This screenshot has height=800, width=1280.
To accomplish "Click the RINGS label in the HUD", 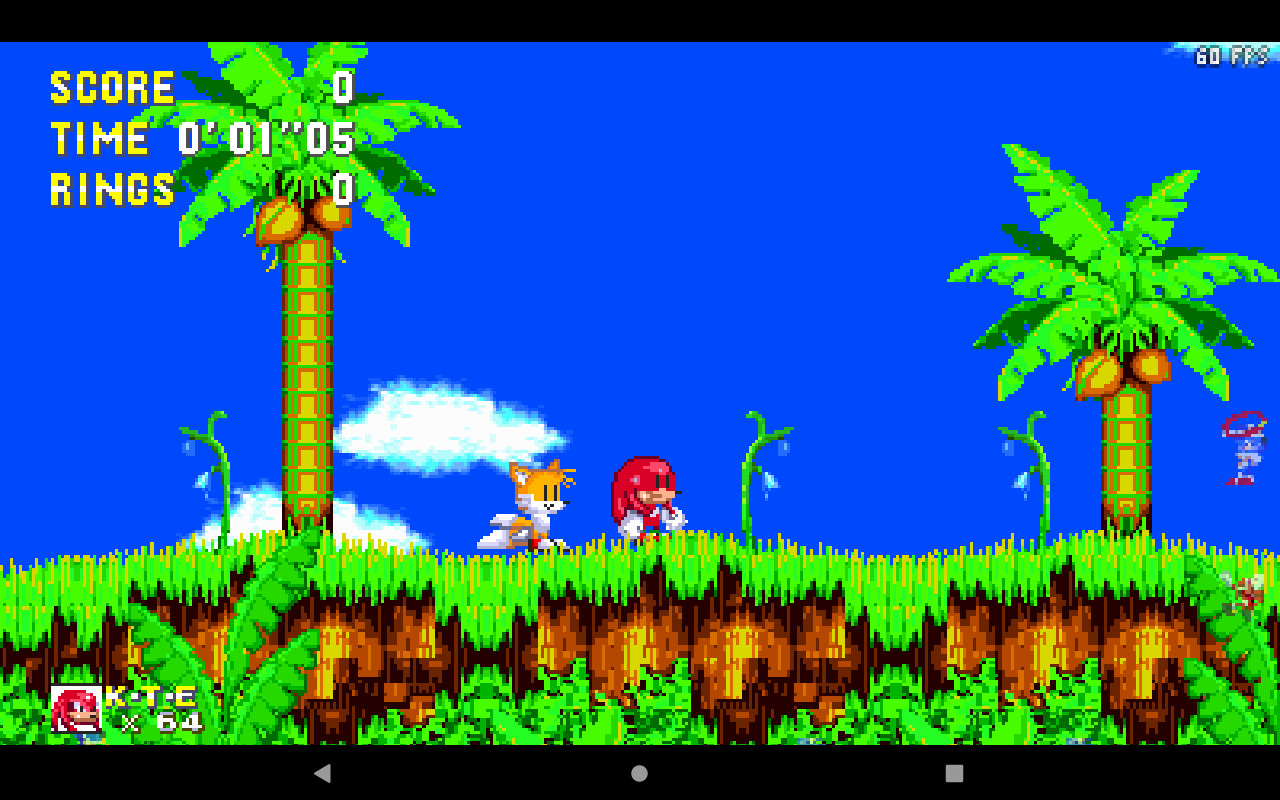I will tap(112, 190).
